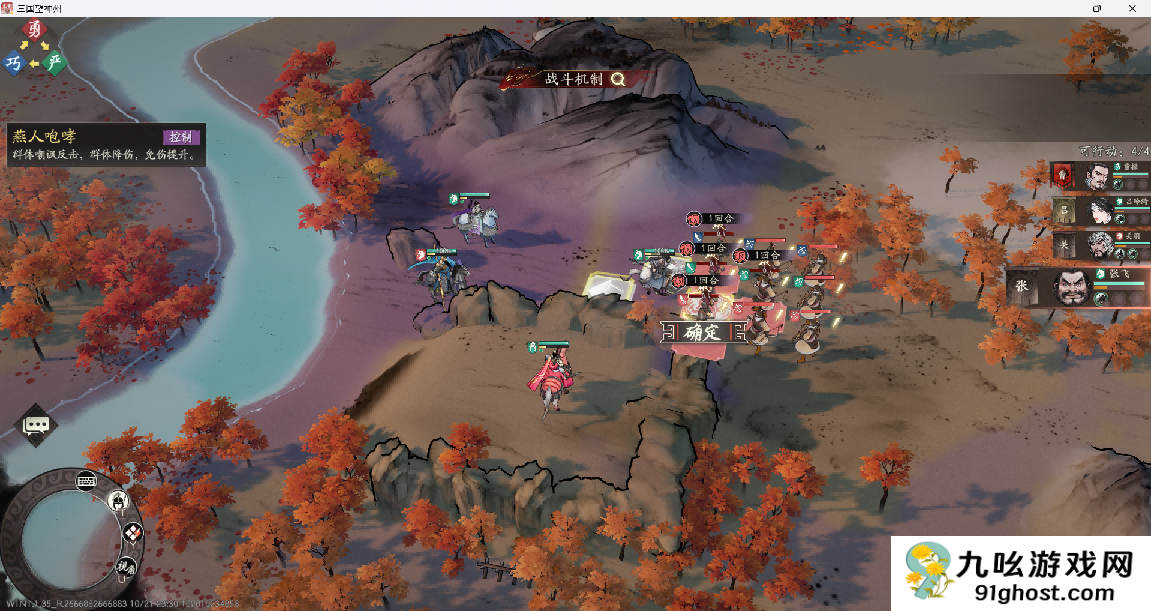The height and width of the screenshot is (611, 1151).
Task: Open the 战斗机制 battle mechanics info
Action: pos(577,79)
